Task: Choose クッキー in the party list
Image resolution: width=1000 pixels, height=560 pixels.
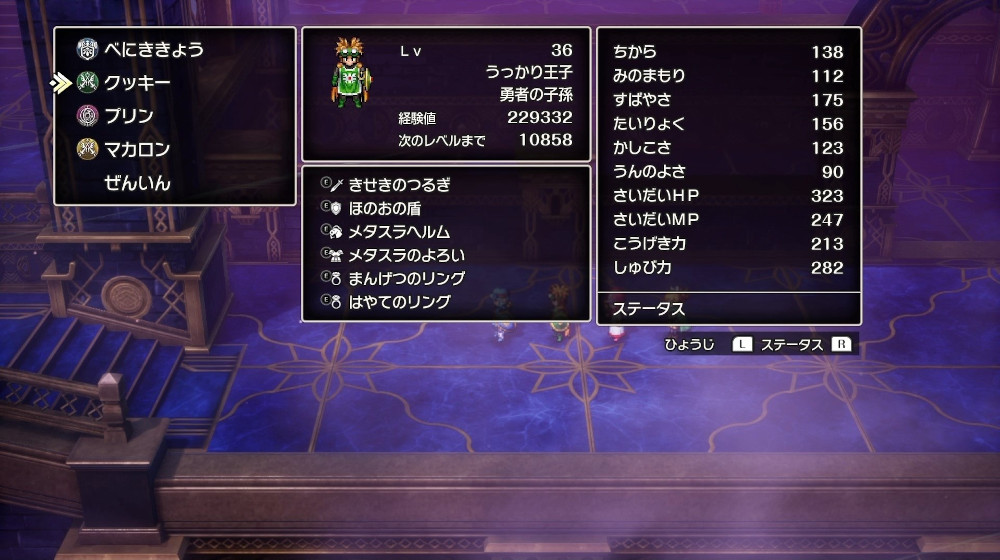Action: (137, 83)
